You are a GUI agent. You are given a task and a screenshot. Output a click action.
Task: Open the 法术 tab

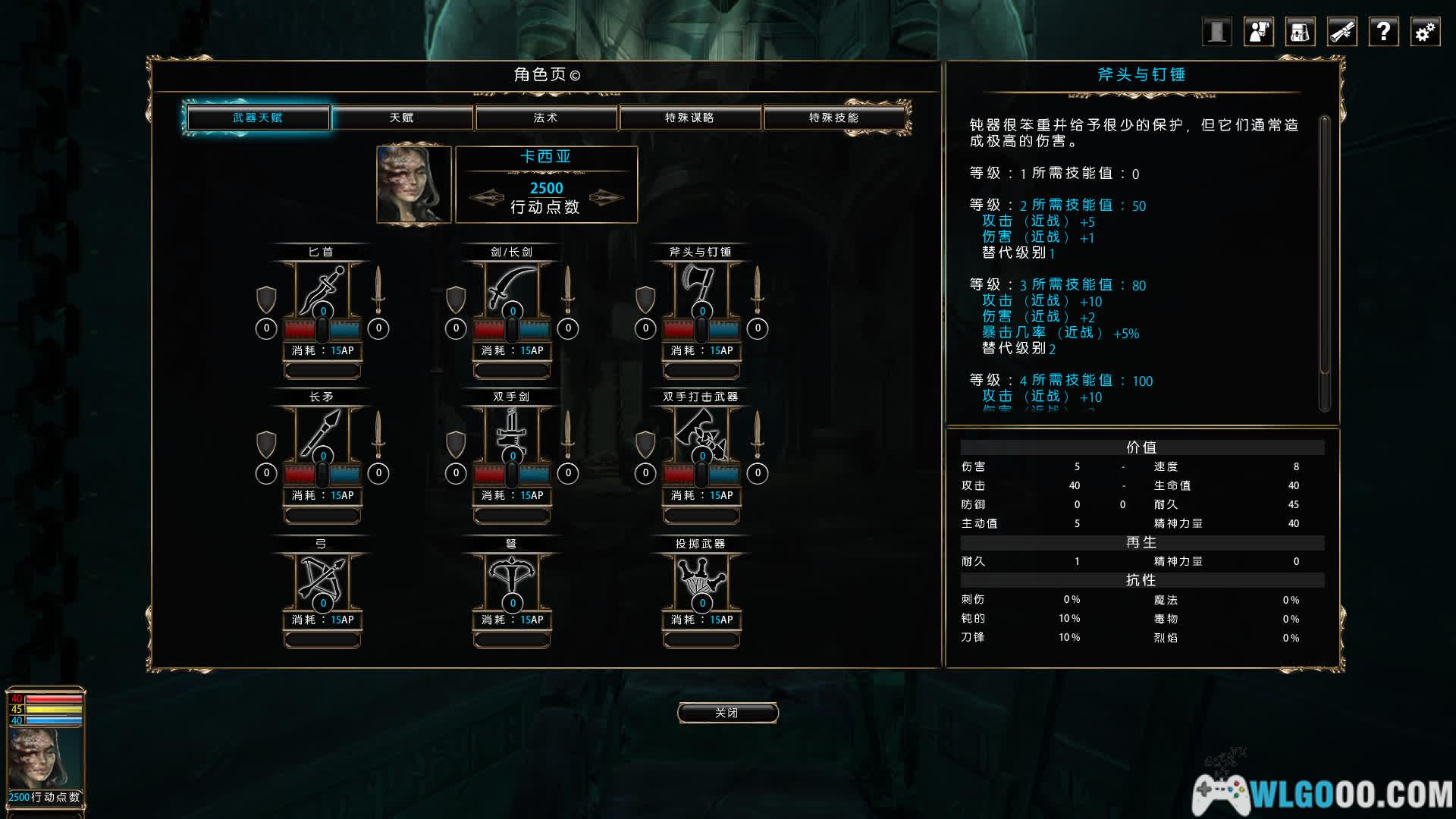(x=546, y=118)
